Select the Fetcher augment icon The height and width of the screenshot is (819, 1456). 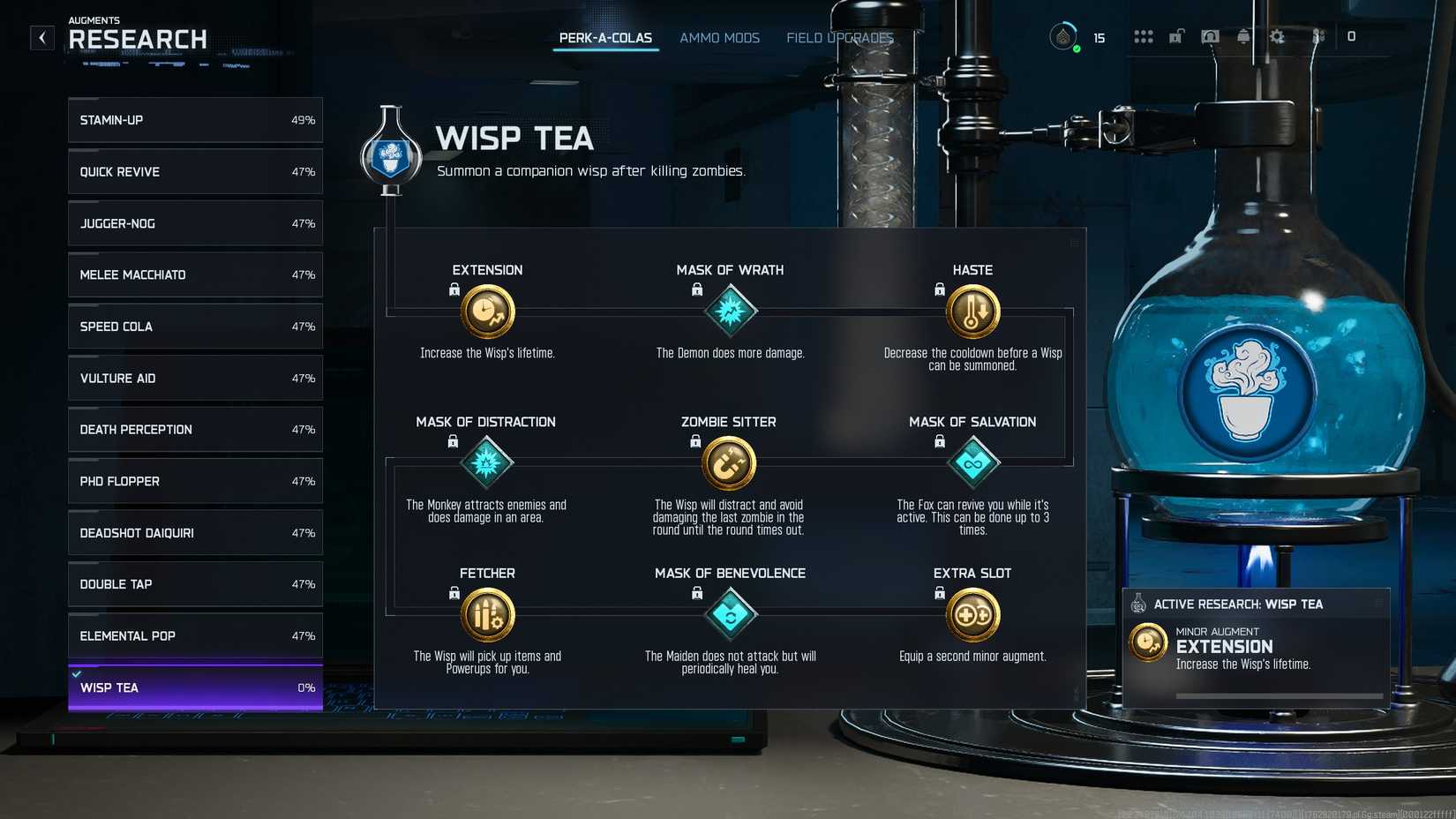click(x=487, y=614)
